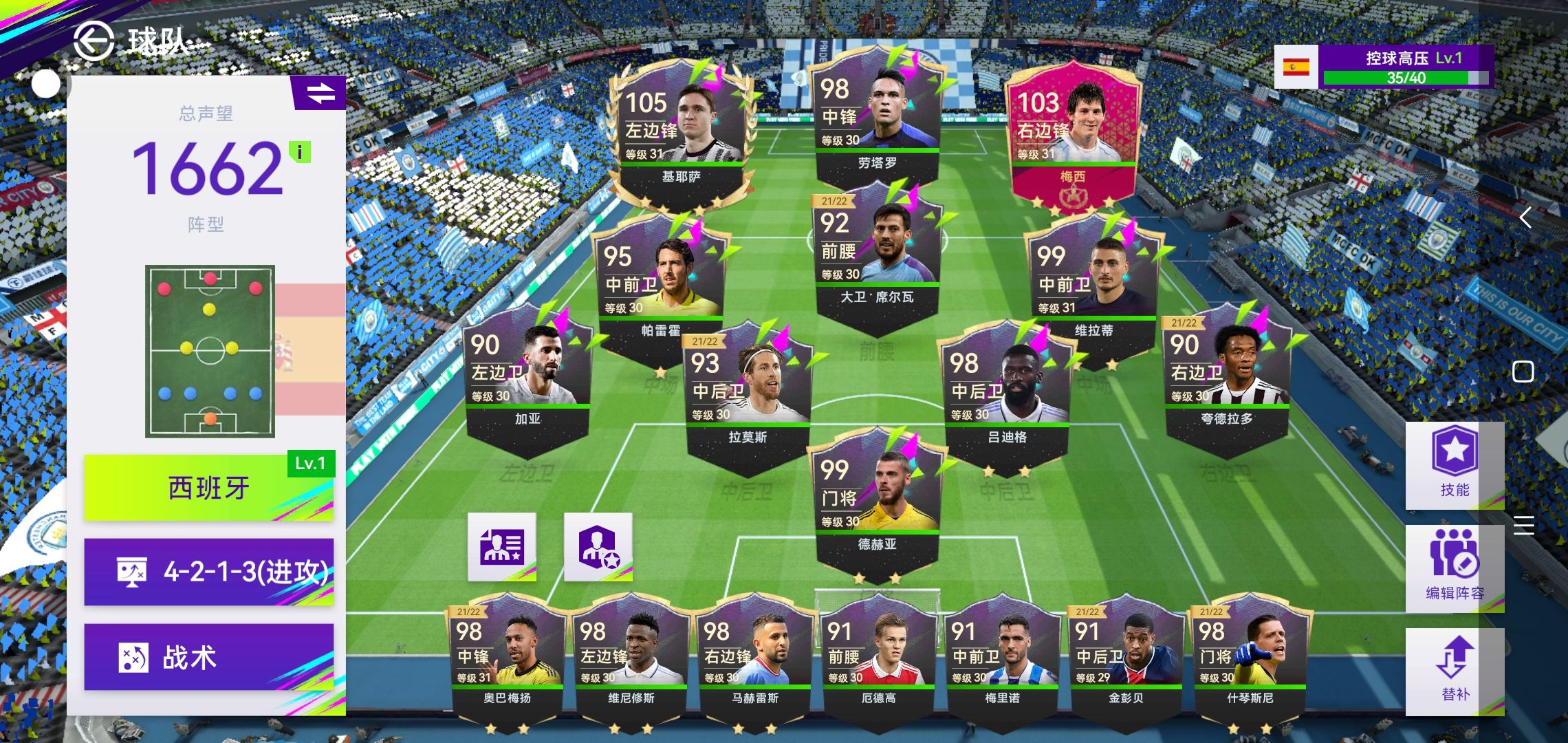Open the player star badge icon
Screen dimensions: 1568x743
point(598,546)
